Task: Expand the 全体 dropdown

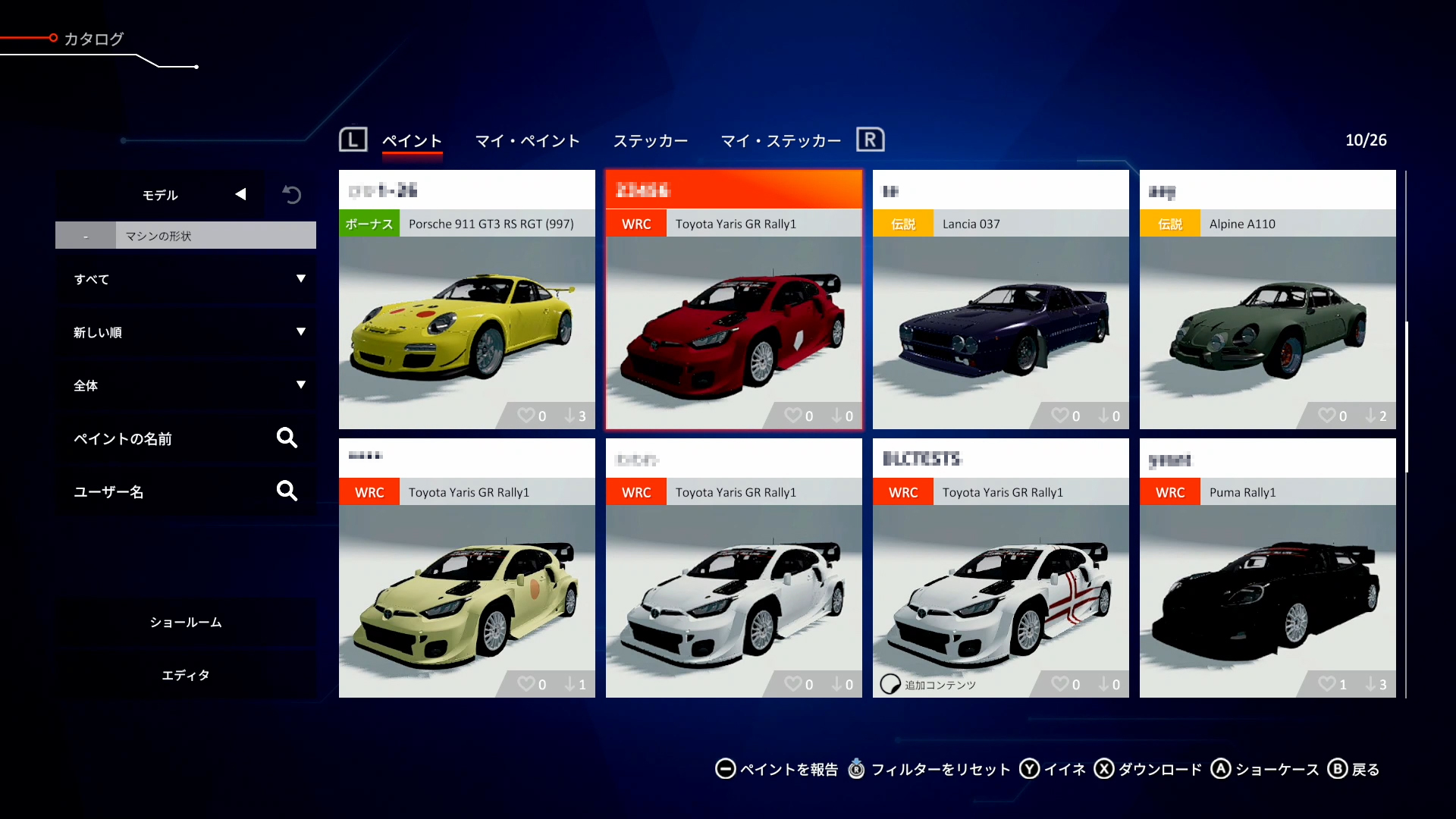Action: point(187,385)
